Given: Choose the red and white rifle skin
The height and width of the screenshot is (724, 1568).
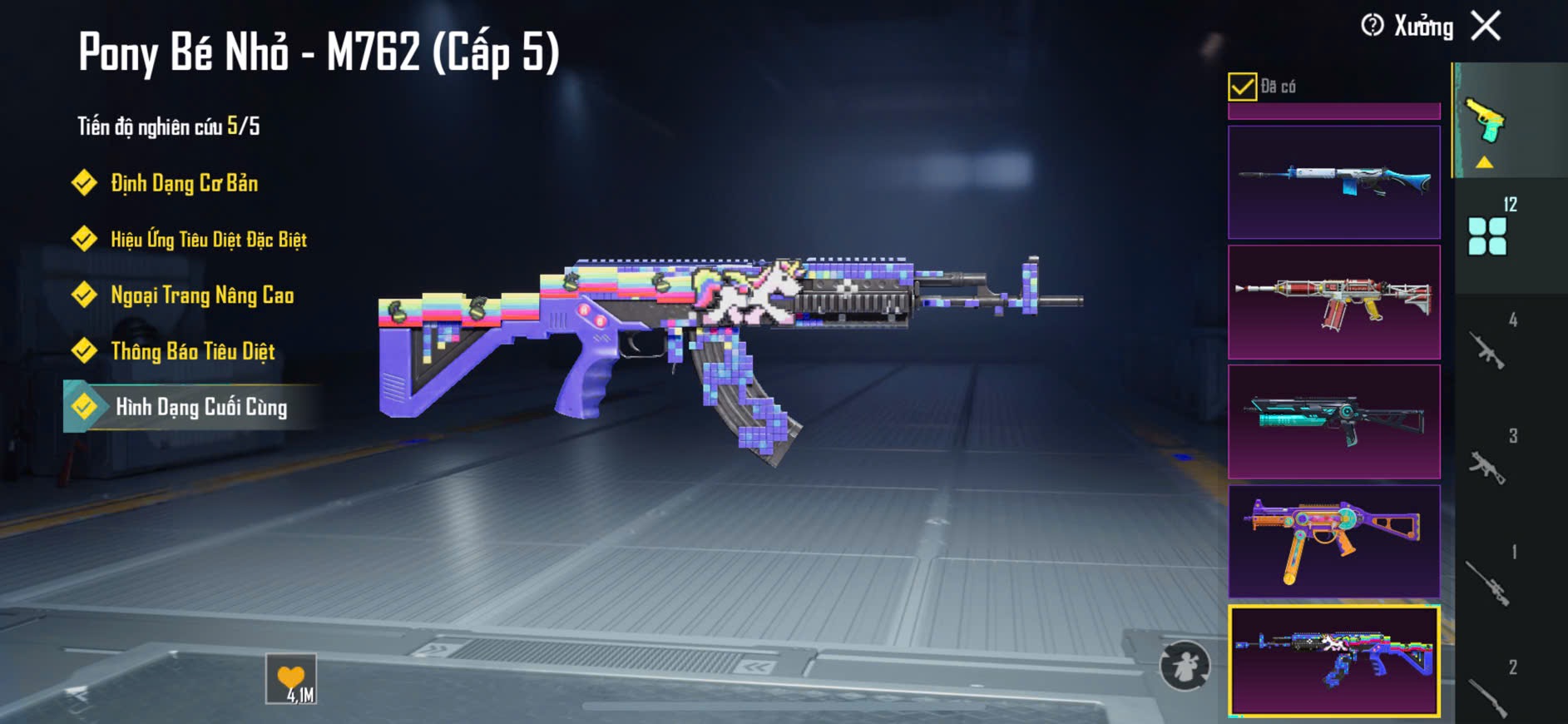Looking at the screenshot, I should tap(1333, 302).
